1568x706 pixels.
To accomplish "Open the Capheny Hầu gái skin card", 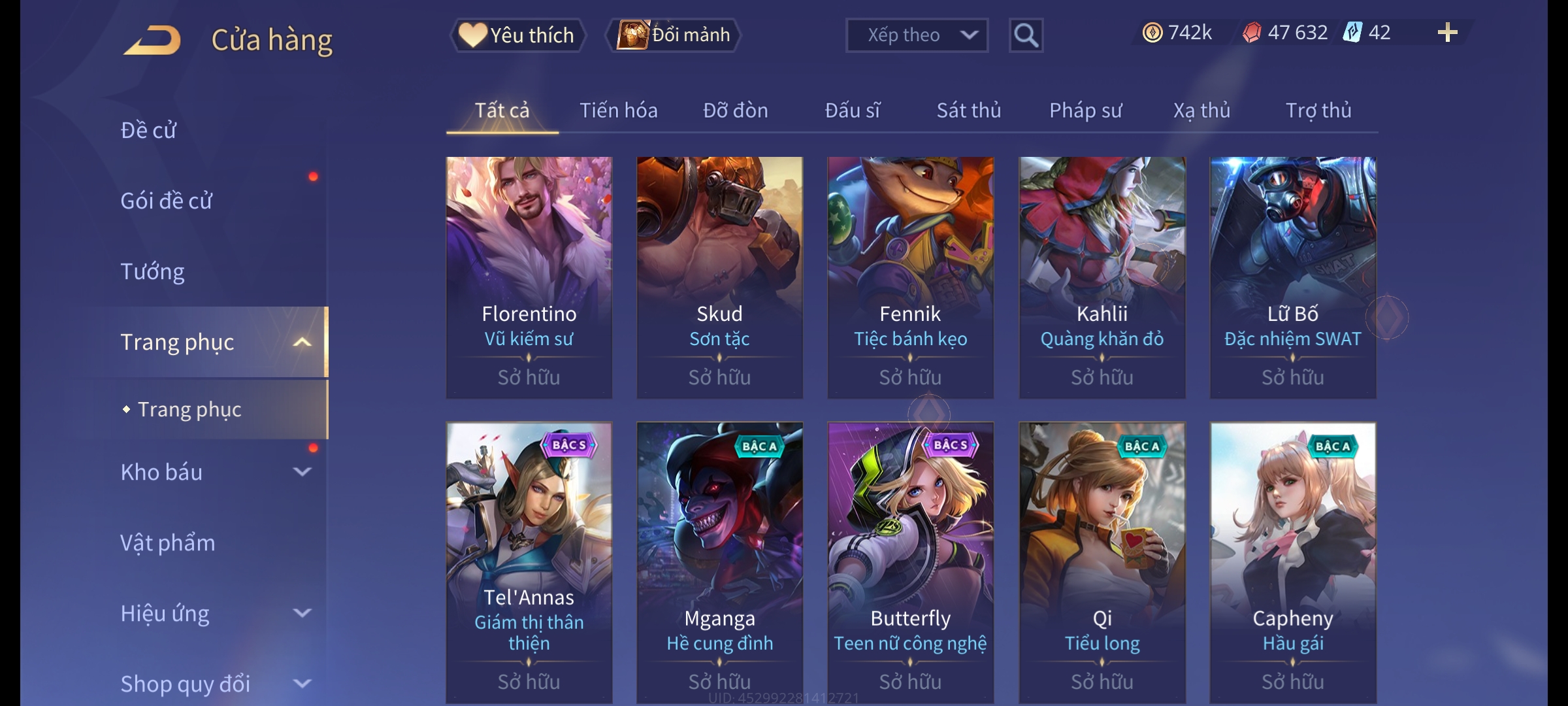I will click(x=1292, y=562).
